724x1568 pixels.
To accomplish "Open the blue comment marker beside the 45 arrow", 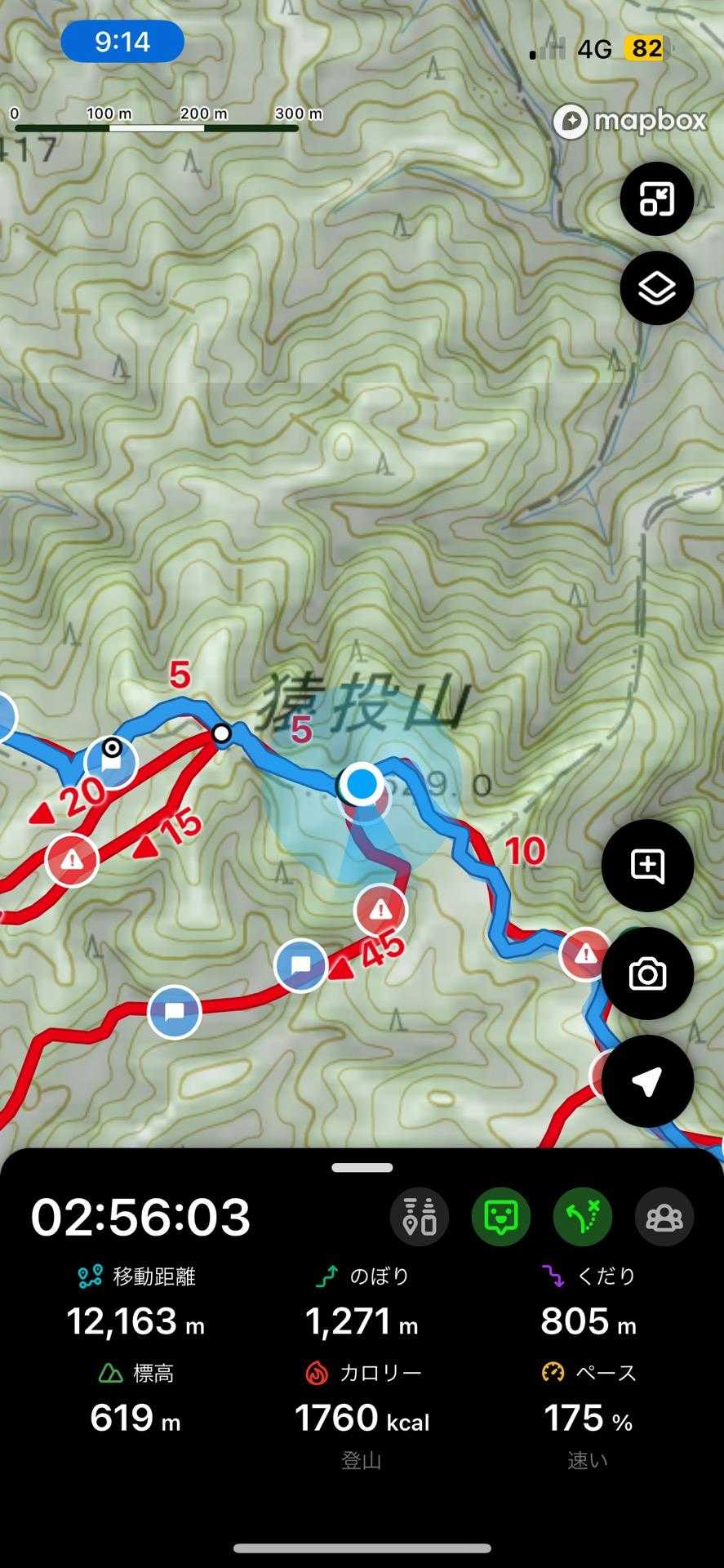I will (300, 966).
